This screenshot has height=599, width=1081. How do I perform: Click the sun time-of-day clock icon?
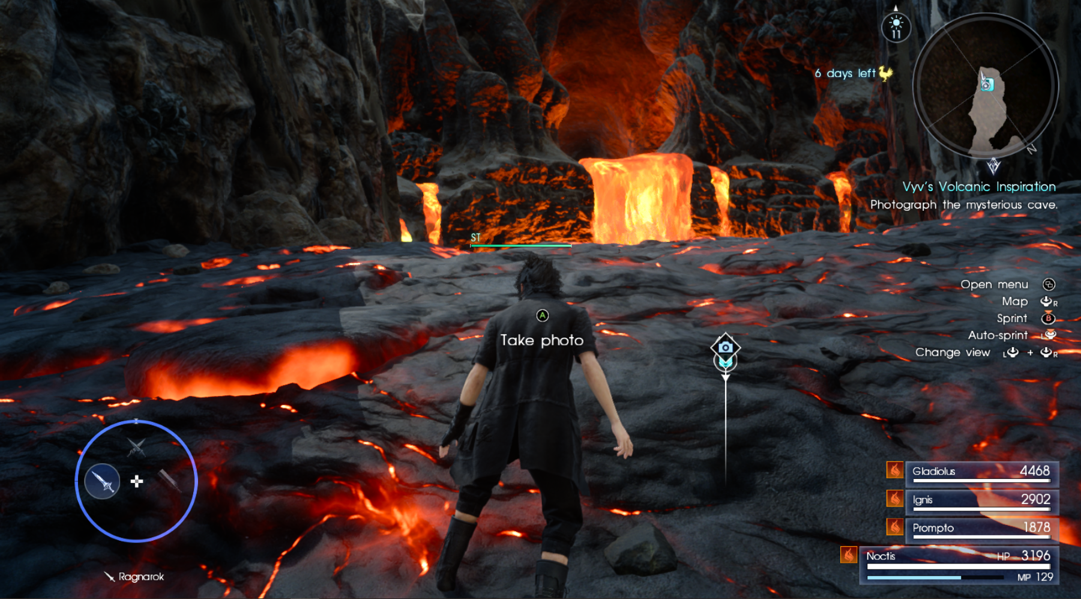click(x=896, y=26)
